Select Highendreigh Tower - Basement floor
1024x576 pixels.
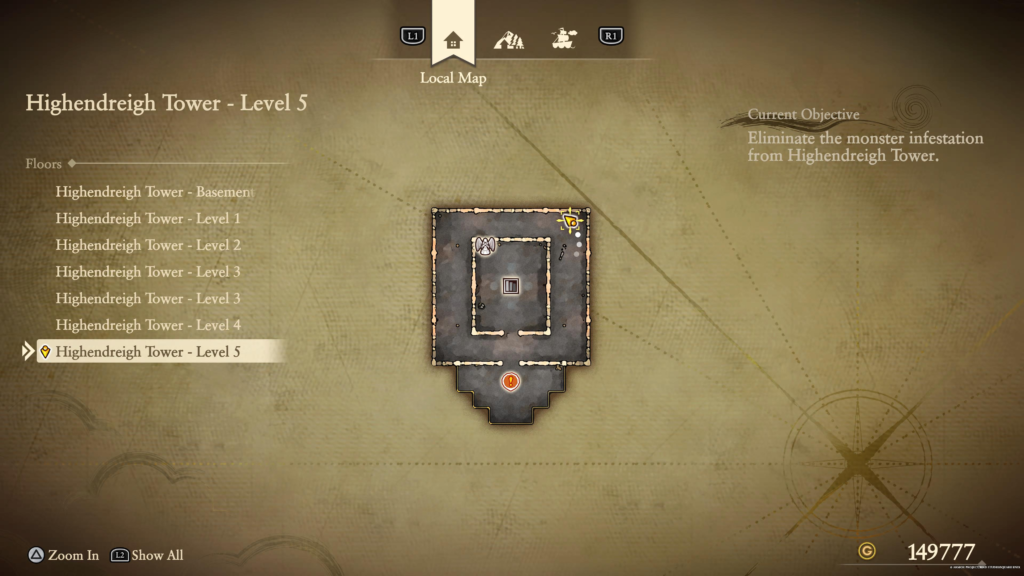click(154, 191)
